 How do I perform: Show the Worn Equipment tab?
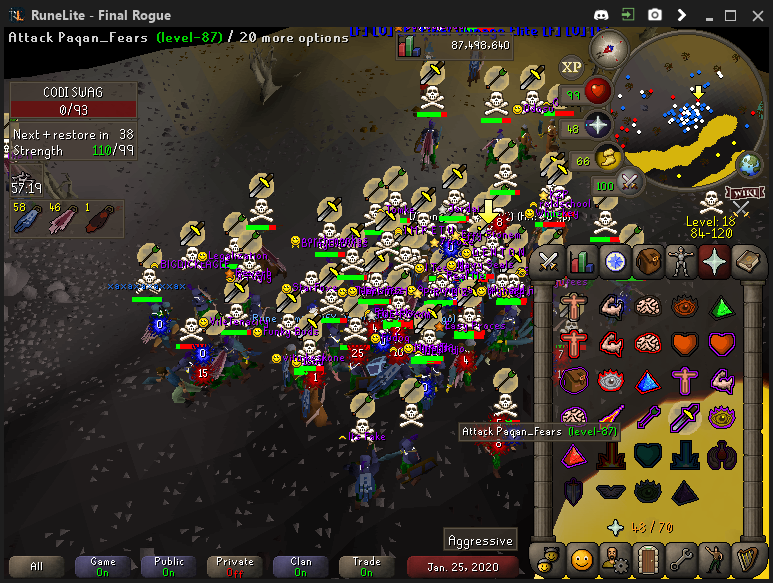[680, 262]
